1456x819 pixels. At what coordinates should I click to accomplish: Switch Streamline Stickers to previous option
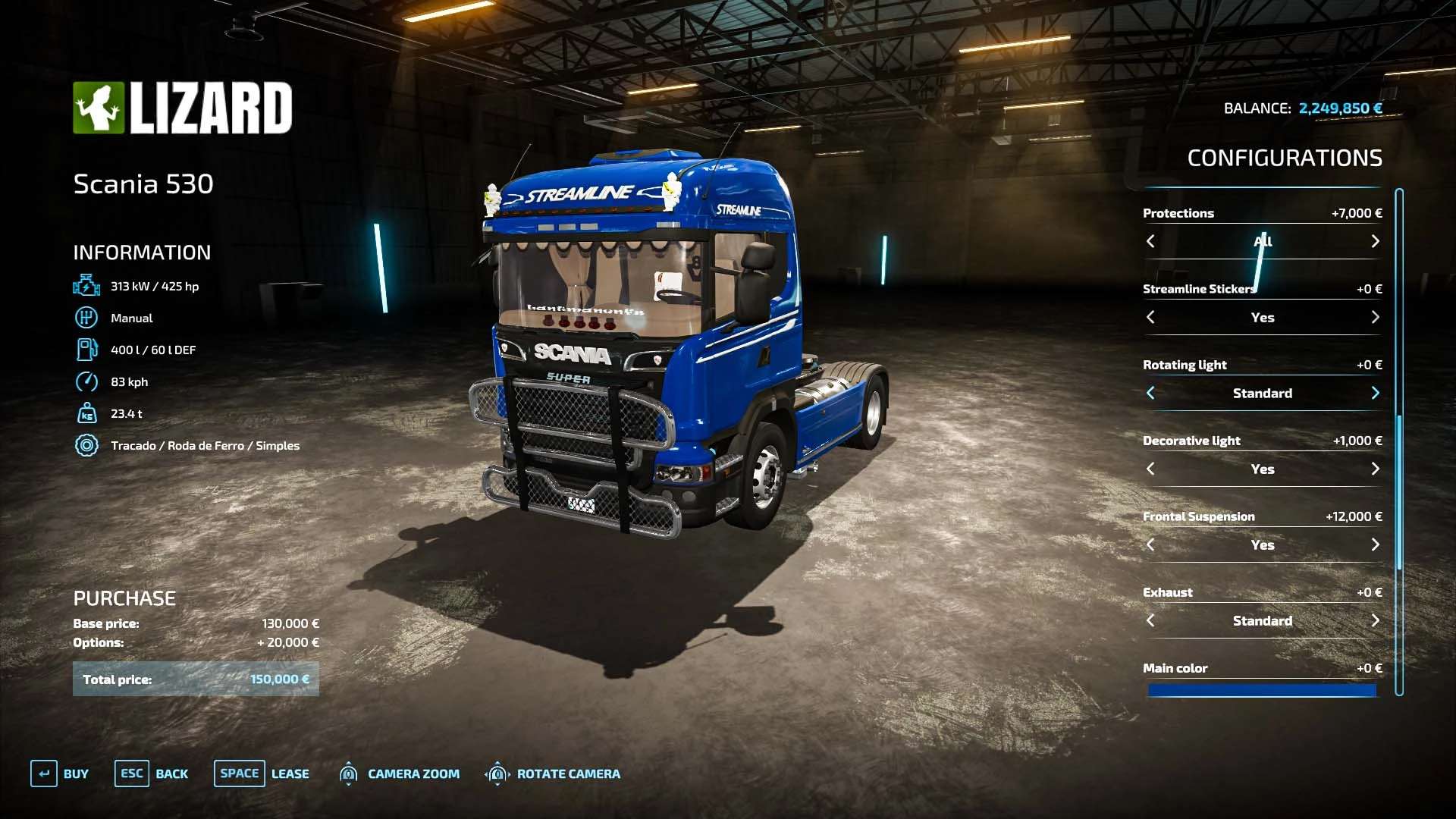tap(1150, 317)
